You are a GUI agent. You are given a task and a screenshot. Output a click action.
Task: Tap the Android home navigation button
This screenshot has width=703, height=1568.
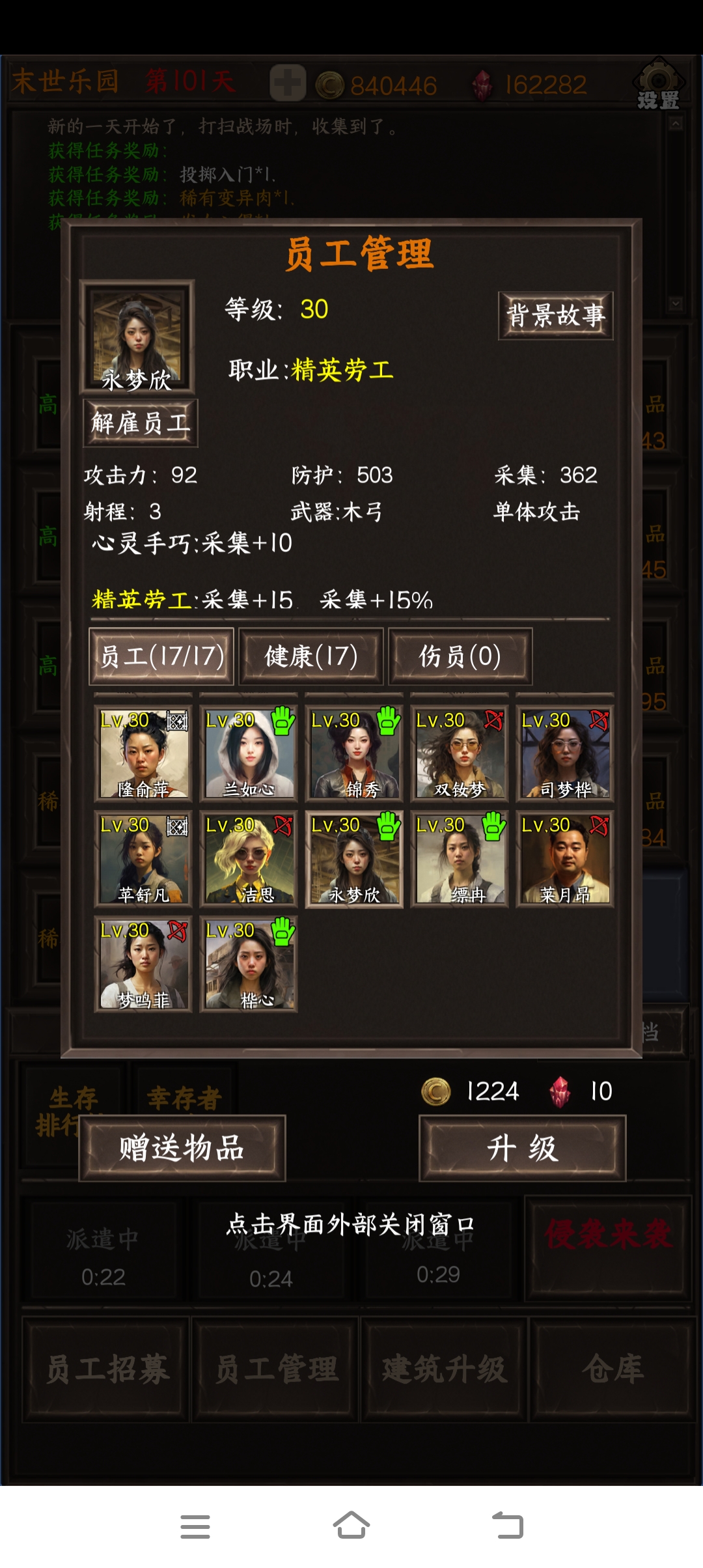[x=351, y=1526]
